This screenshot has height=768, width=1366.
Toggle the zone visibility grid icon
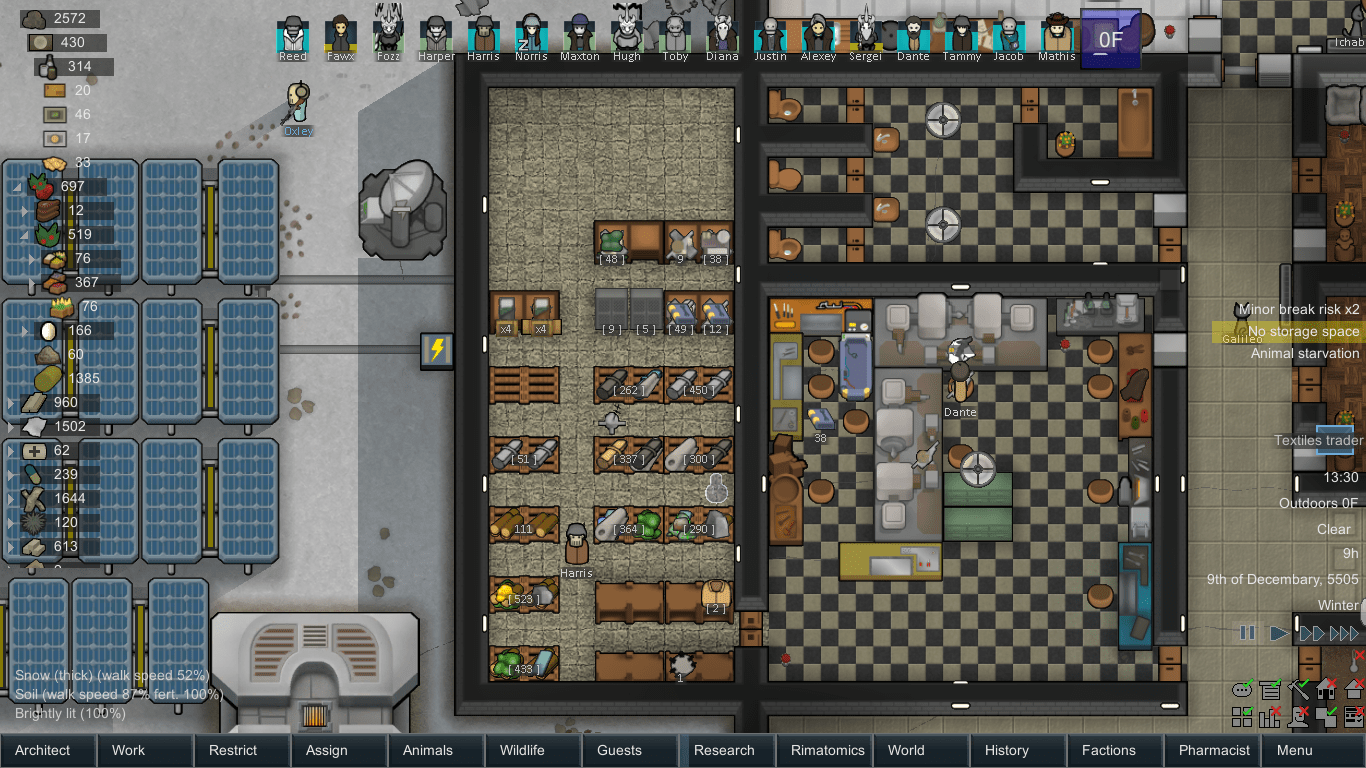point(1242,716)
